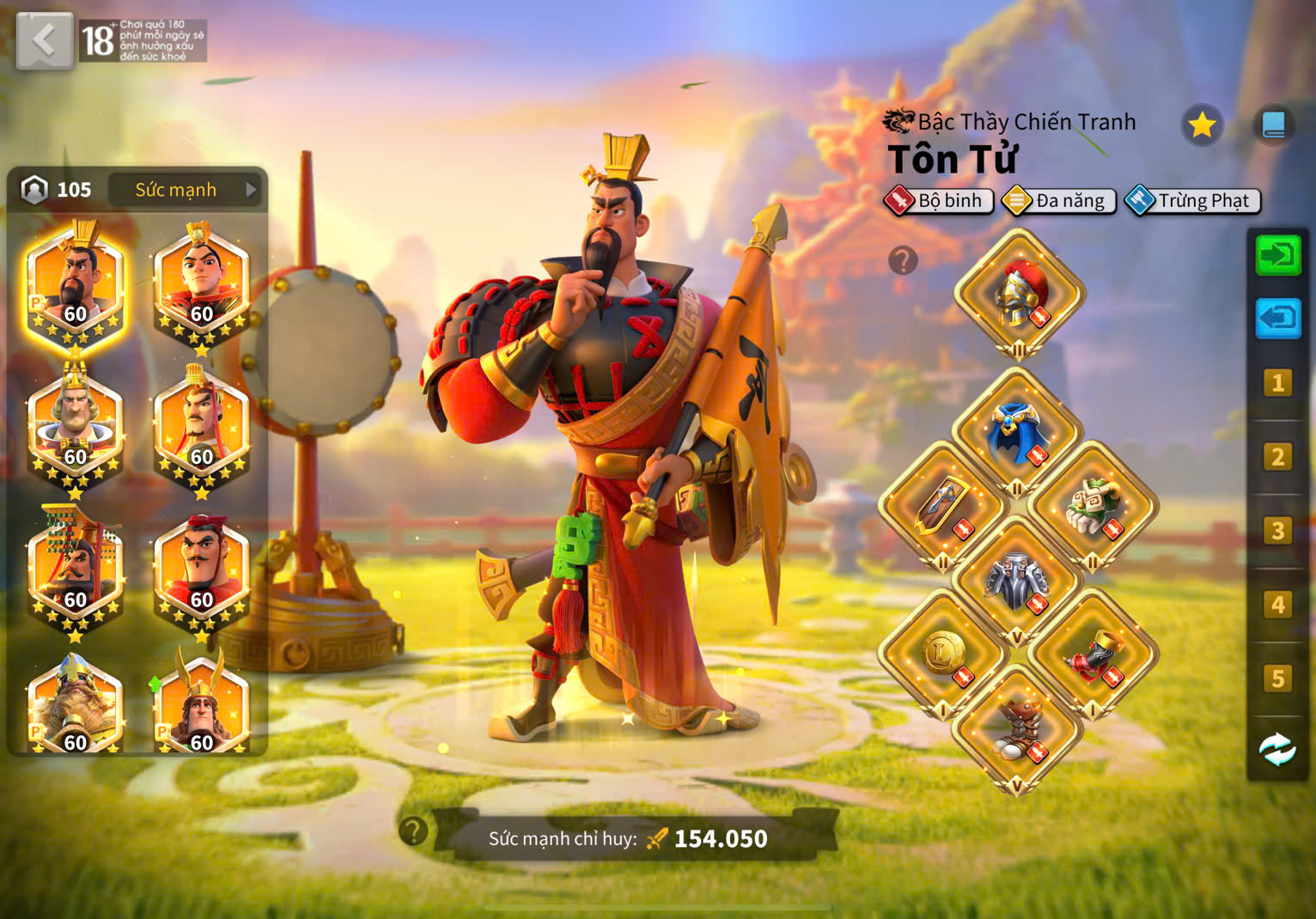The width and height of the screenshot is (1316, 919).
Task: Select the silver chest armor slot
Action: pos(1017,581)
